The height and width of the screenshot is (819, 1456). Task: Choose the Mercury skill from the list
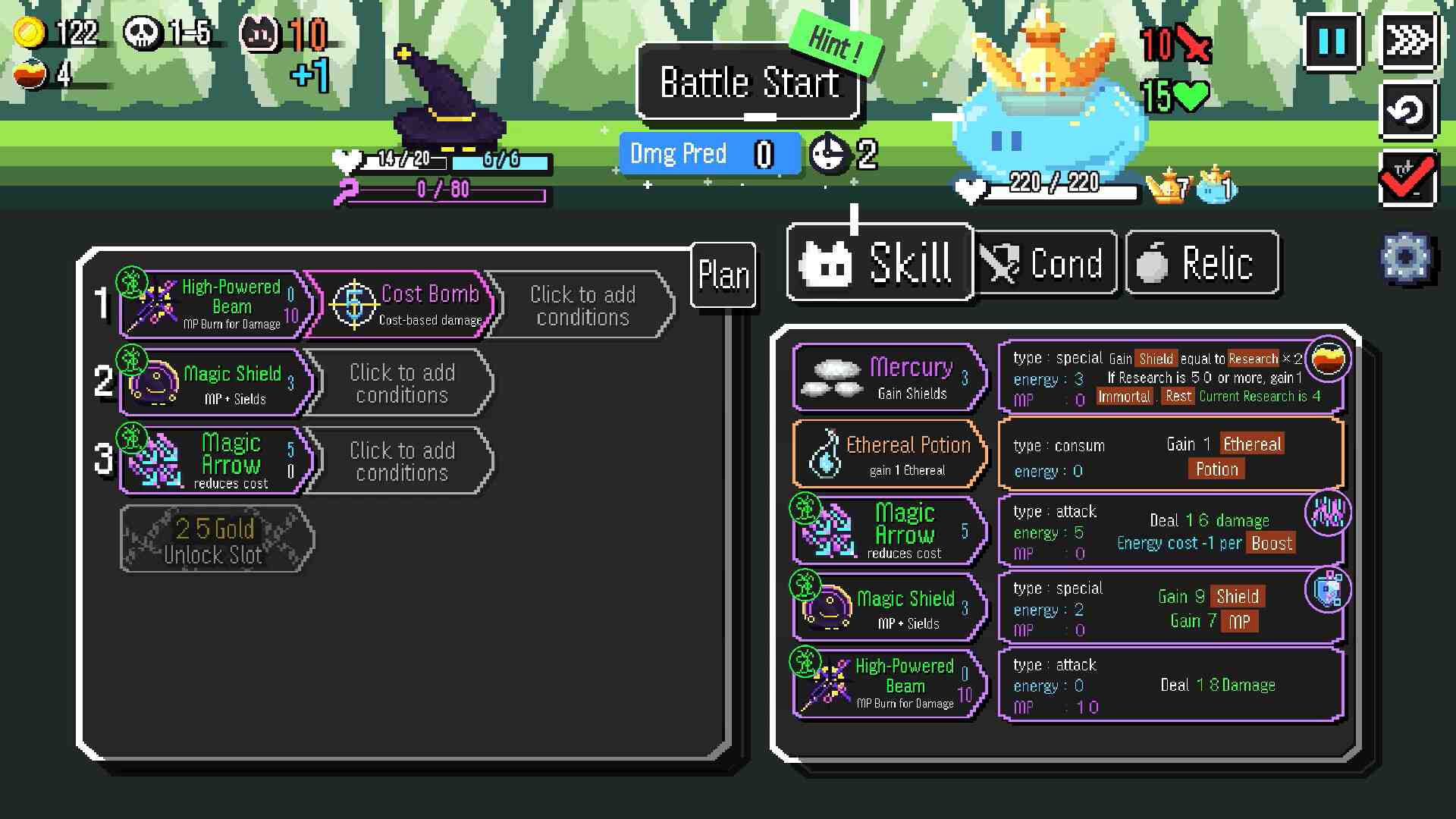point(890,377)
